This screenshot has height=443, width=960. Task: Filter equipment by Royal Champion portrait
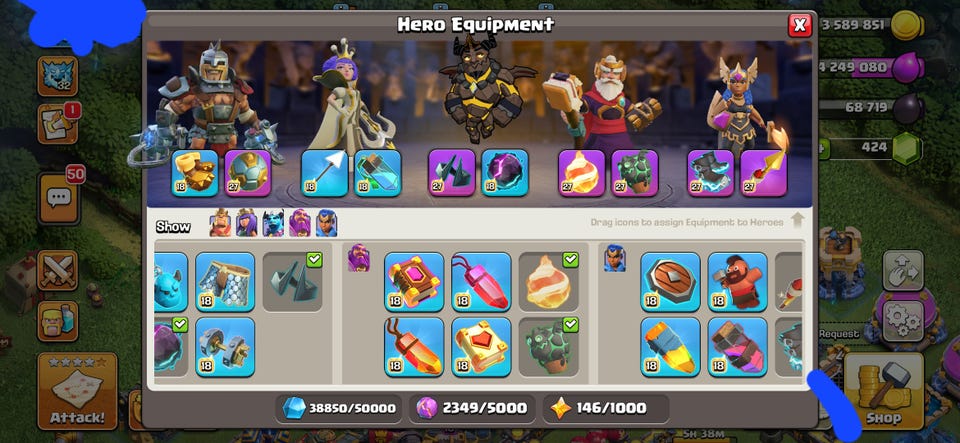(x=326, y=224)
